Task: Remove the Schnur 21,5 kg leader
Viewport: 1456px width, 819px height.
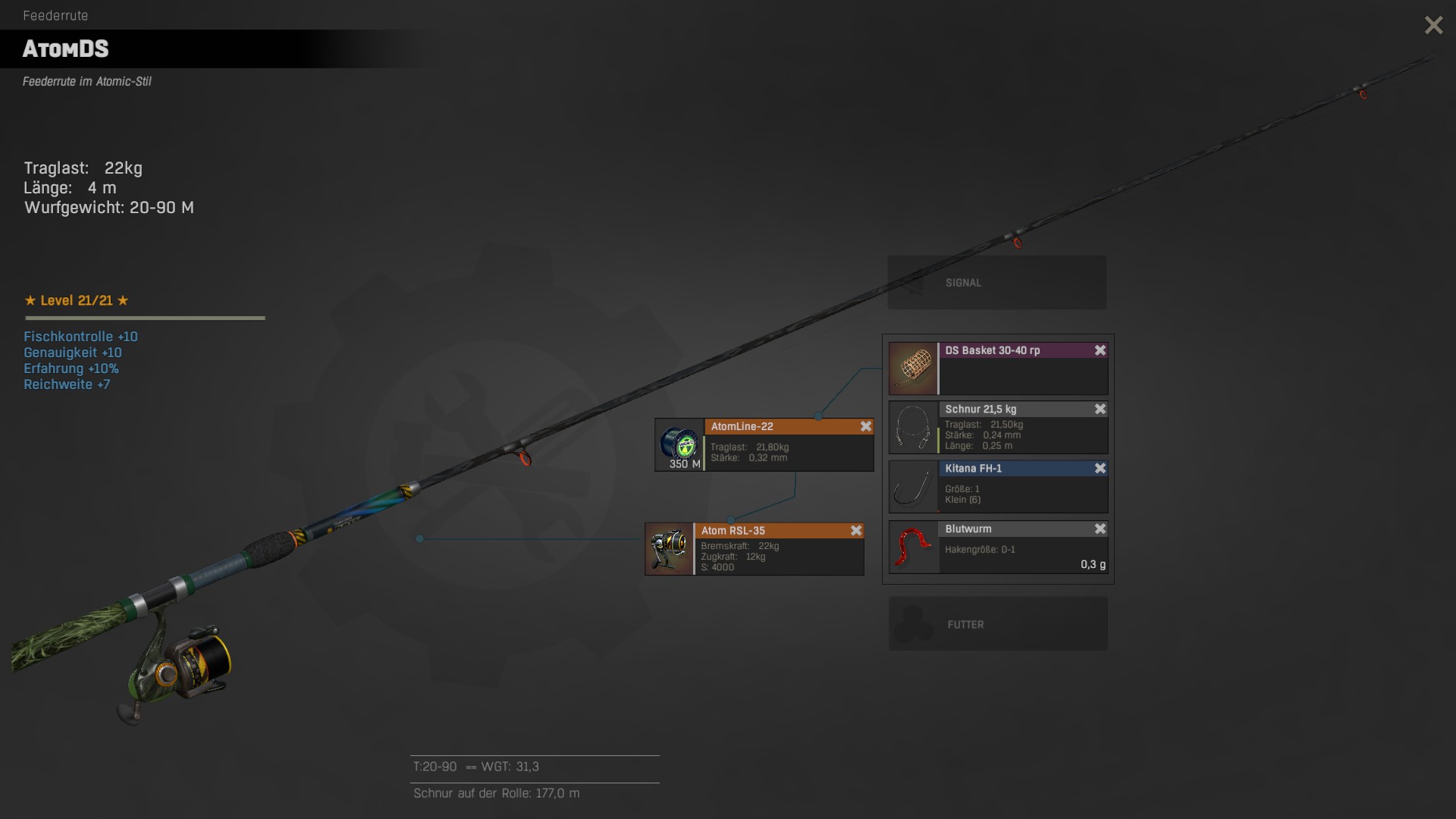Action: tap(1100, 409)
